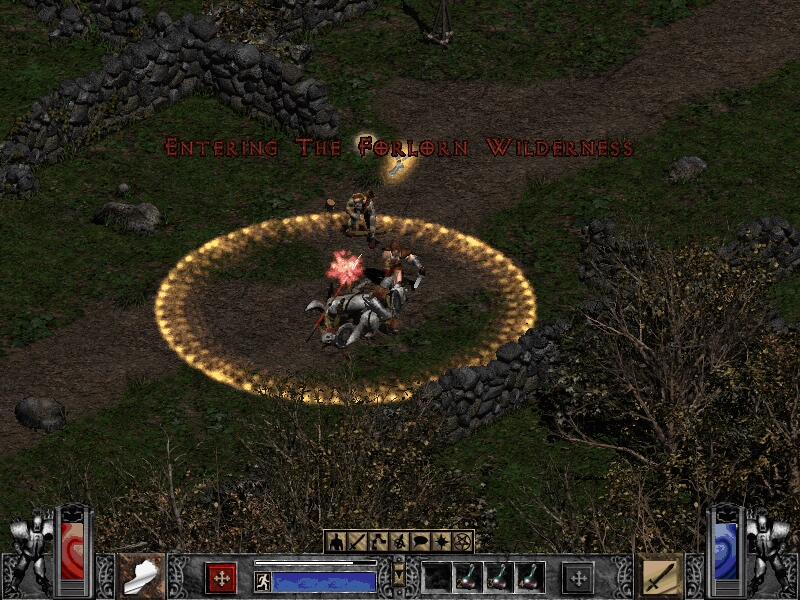Viewport: 800px width, 600px height.
Task: Toggle the run/walk running man icon
Action: (263, 581)
